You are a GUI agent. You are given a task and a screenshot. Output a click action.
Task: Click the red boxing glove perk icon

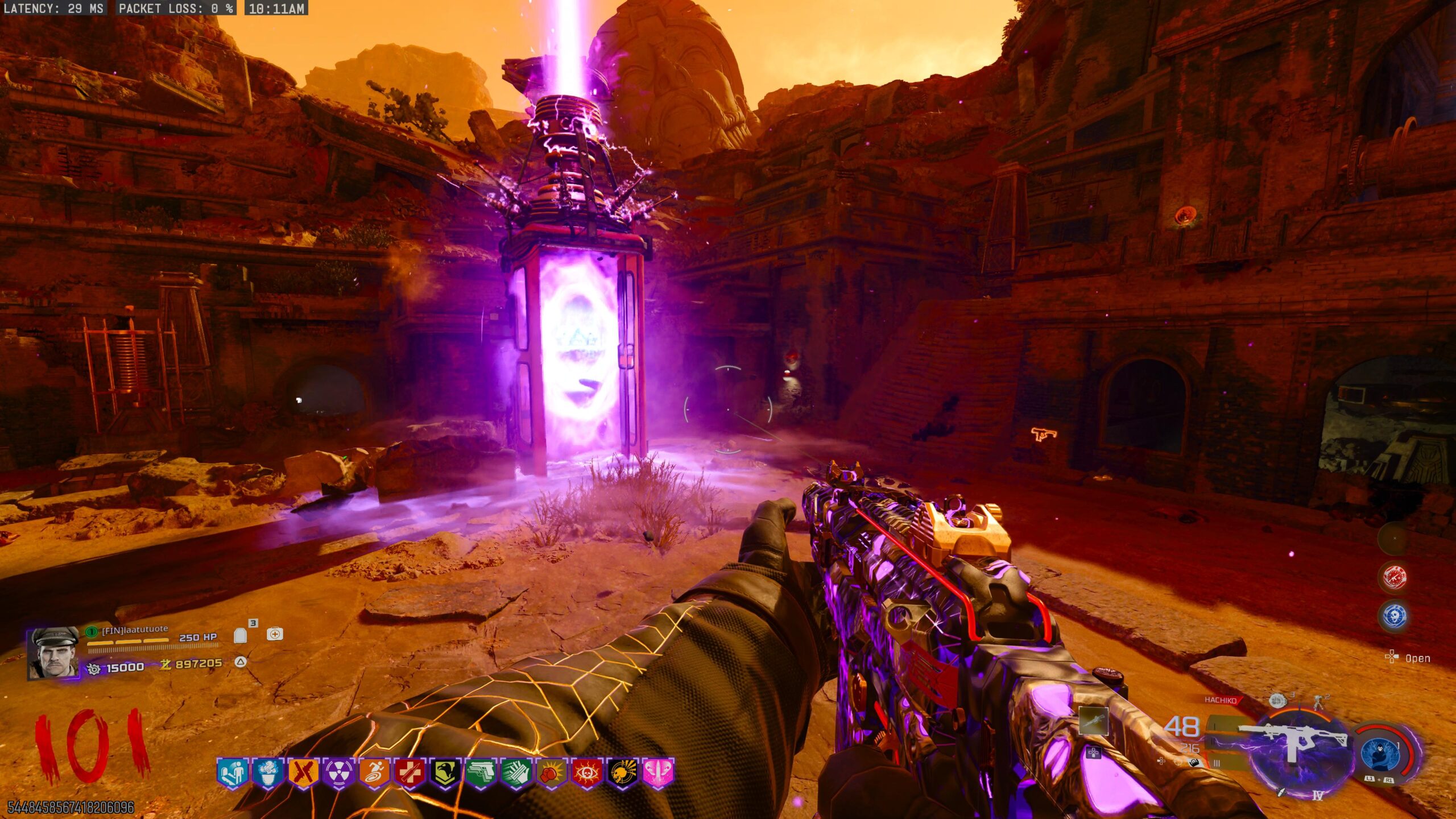click(552, 773)
